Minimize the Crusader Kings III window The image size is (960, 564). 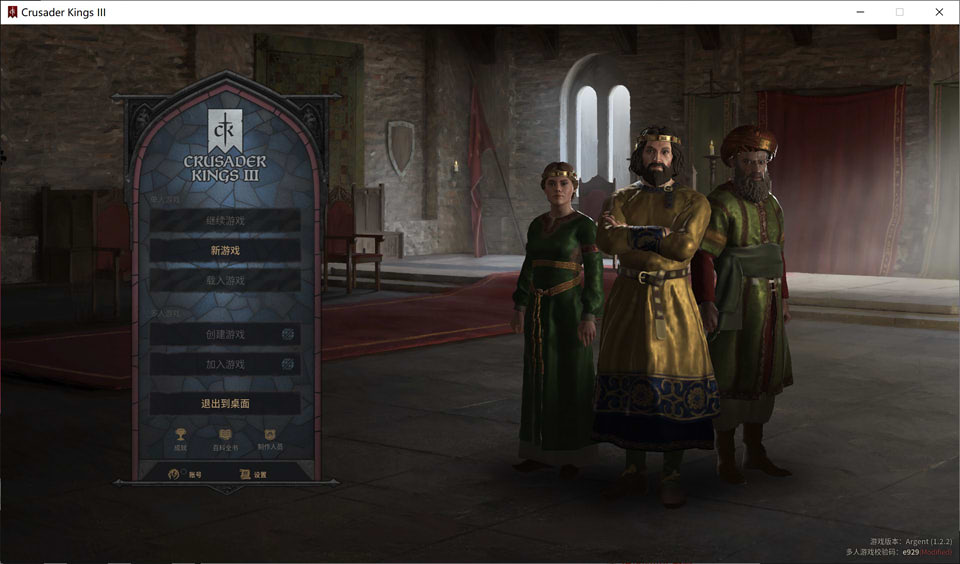pos(859,12)
